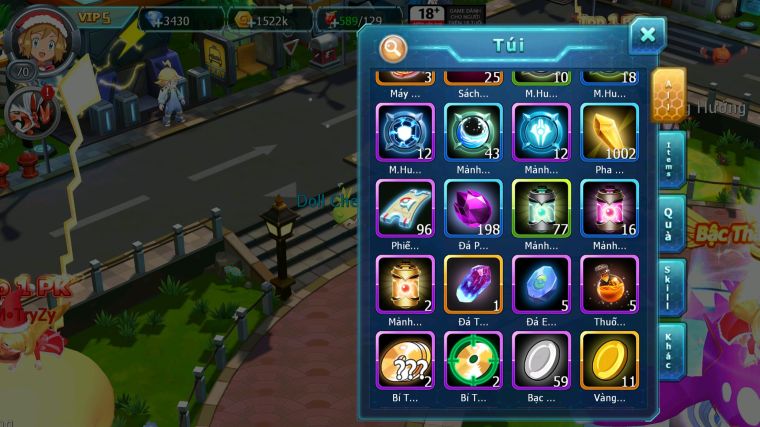Open the inventory search magnifier
This screenshot has height=427, width=760.
pyautogui.click(x=393, y=47)
